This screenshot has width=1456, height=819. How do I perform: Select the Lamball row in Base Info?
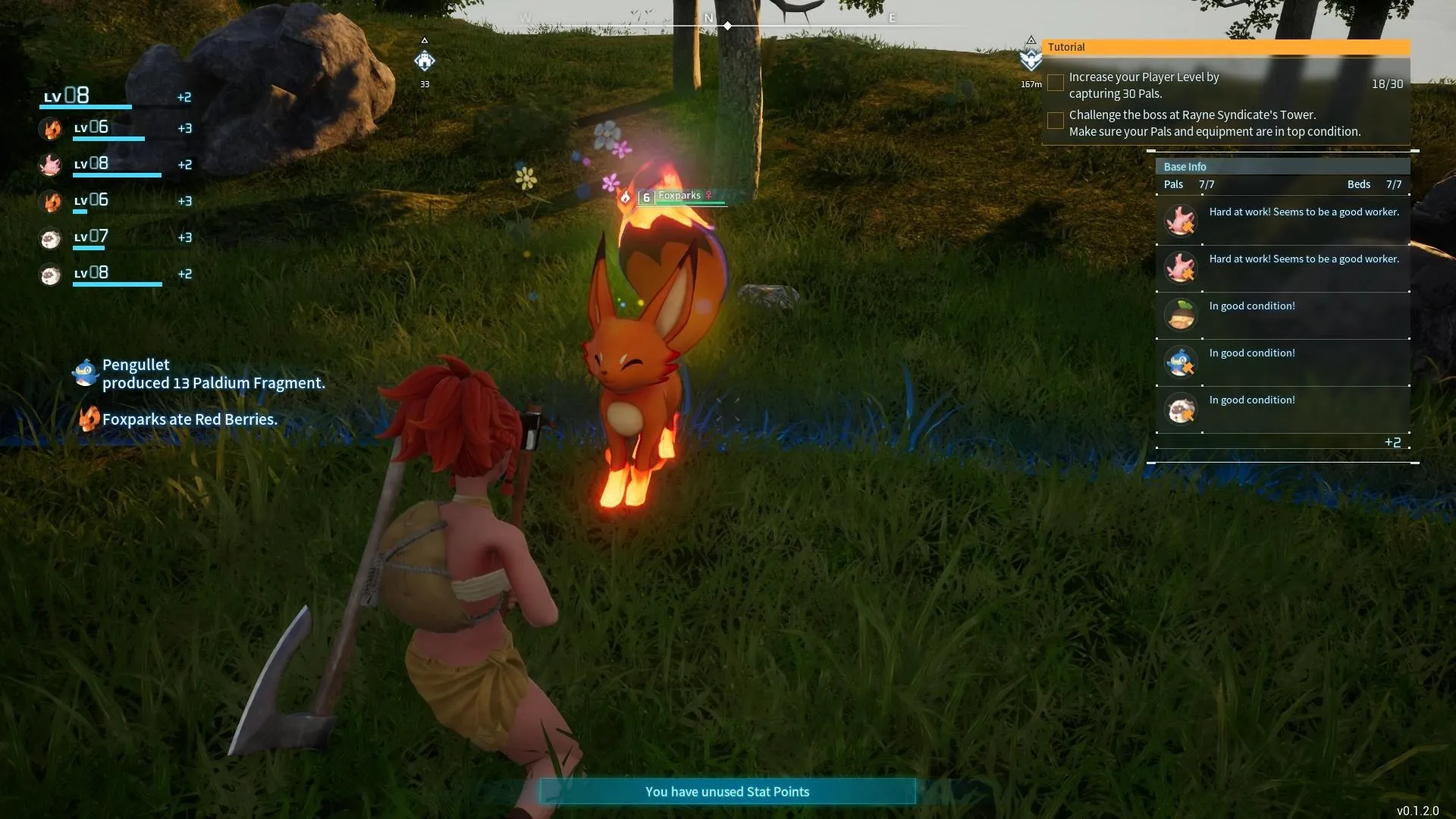point(1283,409)
